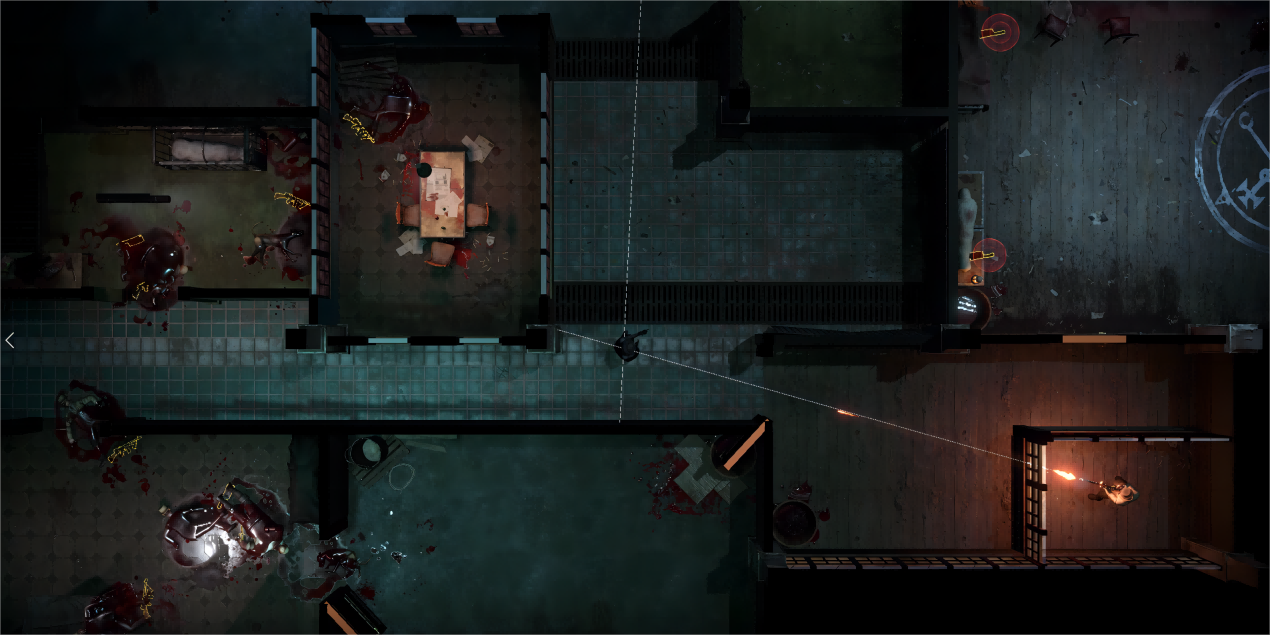Click the left-pointing arrow at screen edge
The image size is (1270, 635).
click(9, 341)
